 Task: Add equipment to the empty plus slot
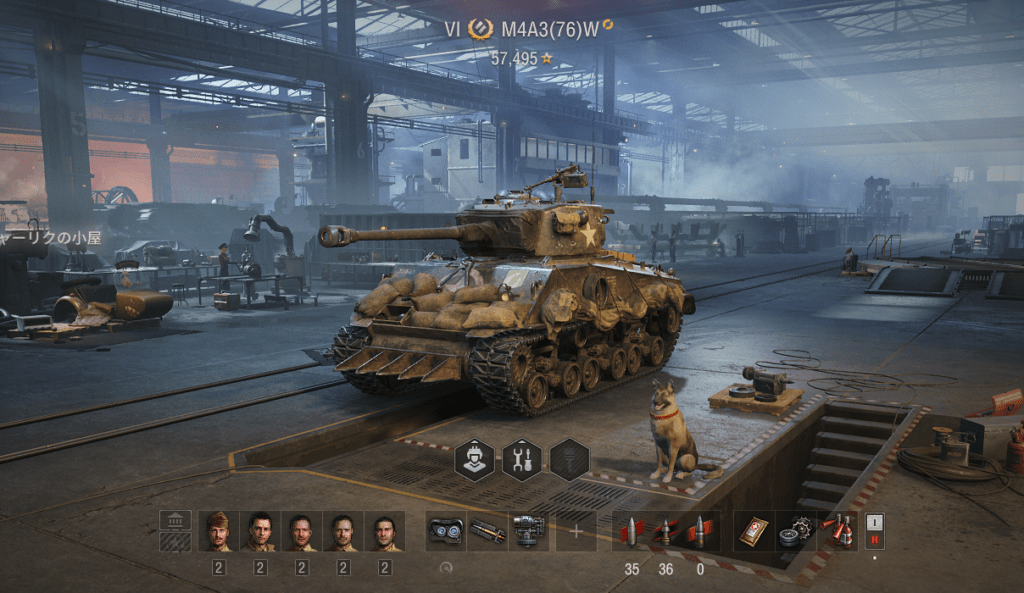[575, 531]
